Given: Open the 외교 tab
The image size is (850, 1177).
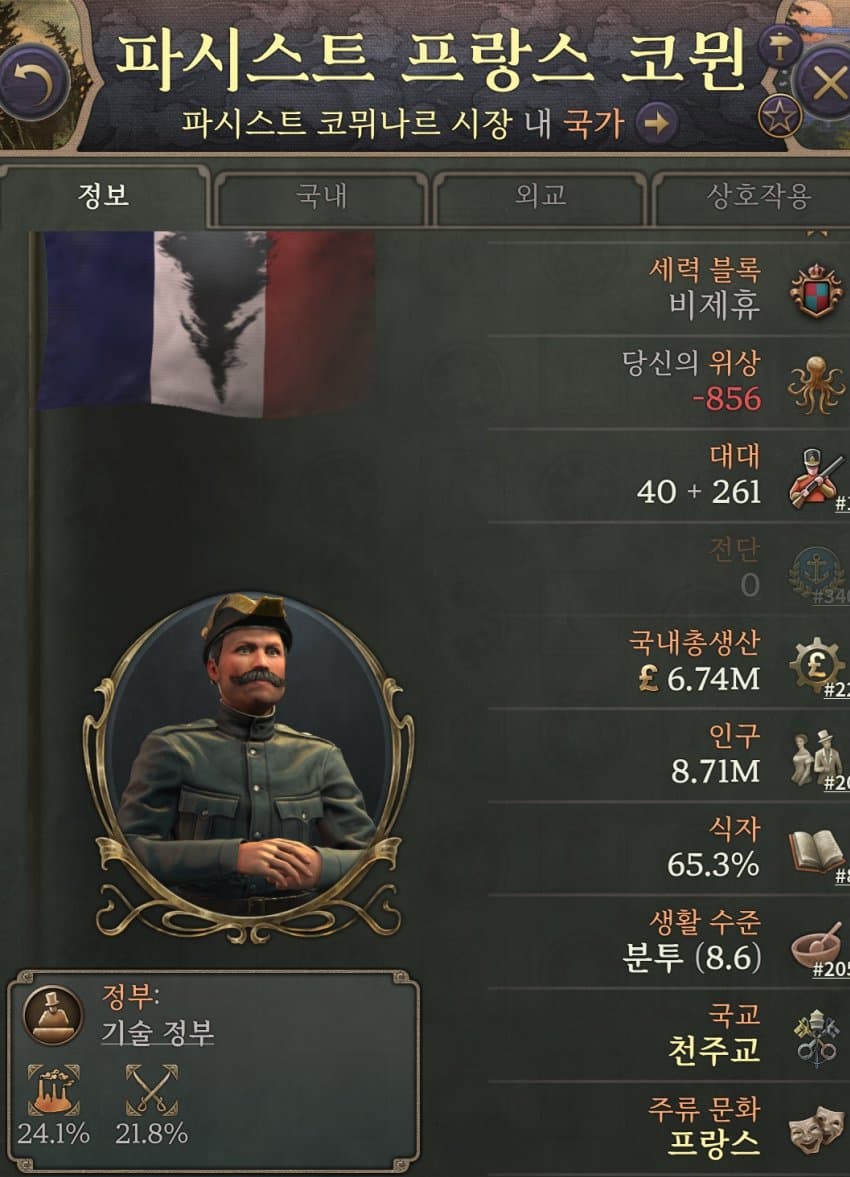Looking at the screenshot, I should click(540, 196).
